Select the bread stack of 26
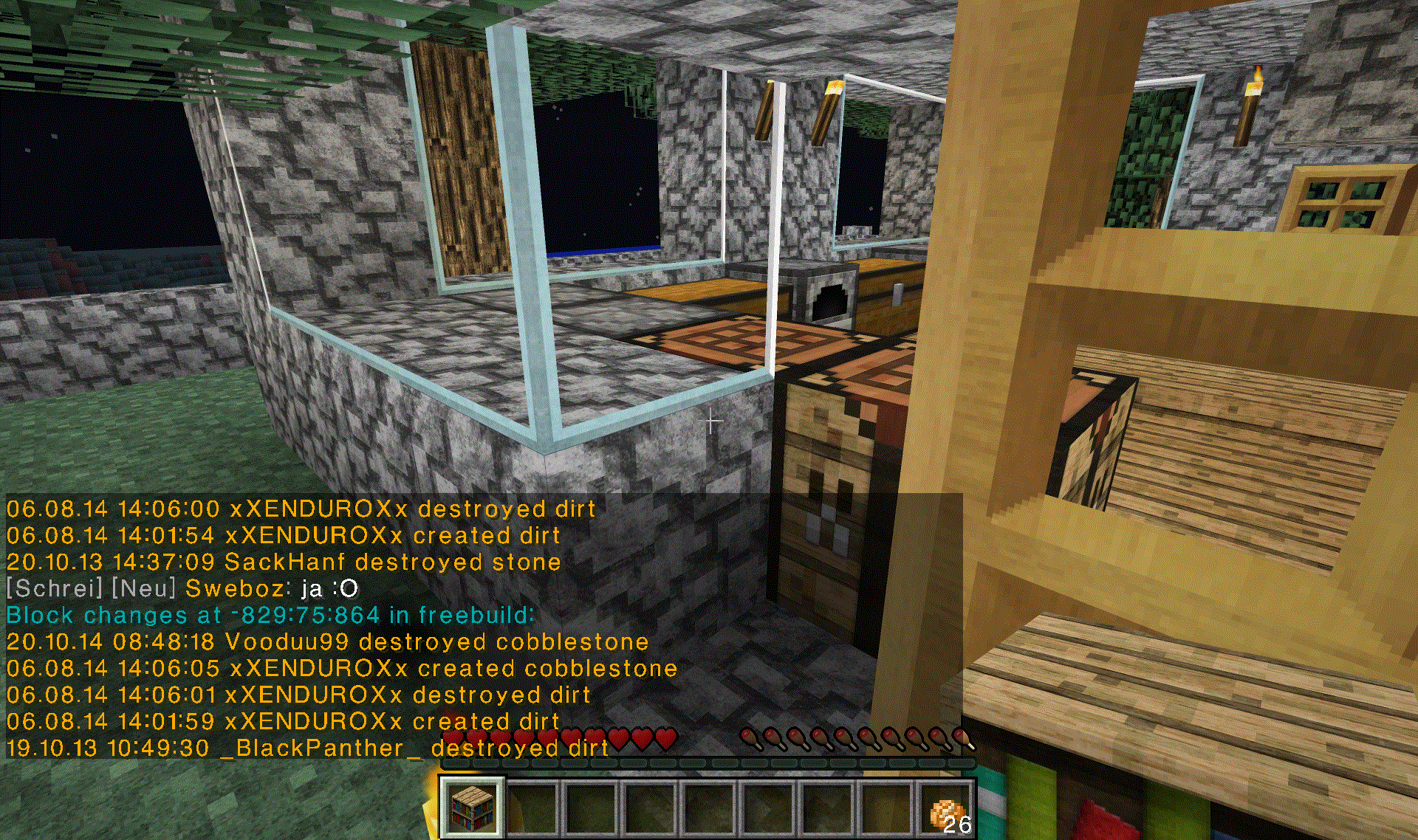Viewport: 1418px width, 840px height. pyautogui.click(x=947, y=810)
